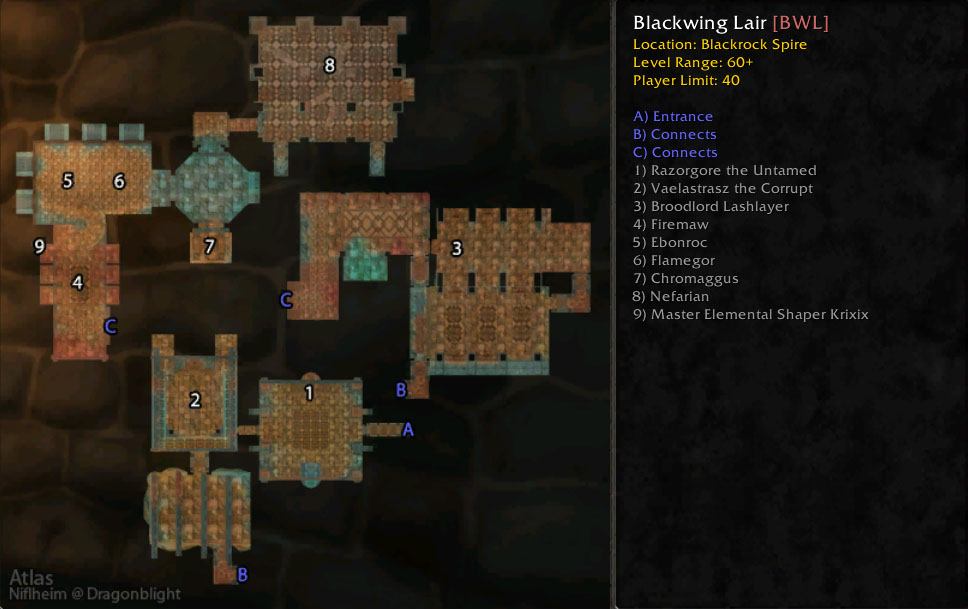
Task: Select map marker 1 on the dungeon map
Action: [x=308, y=393]
